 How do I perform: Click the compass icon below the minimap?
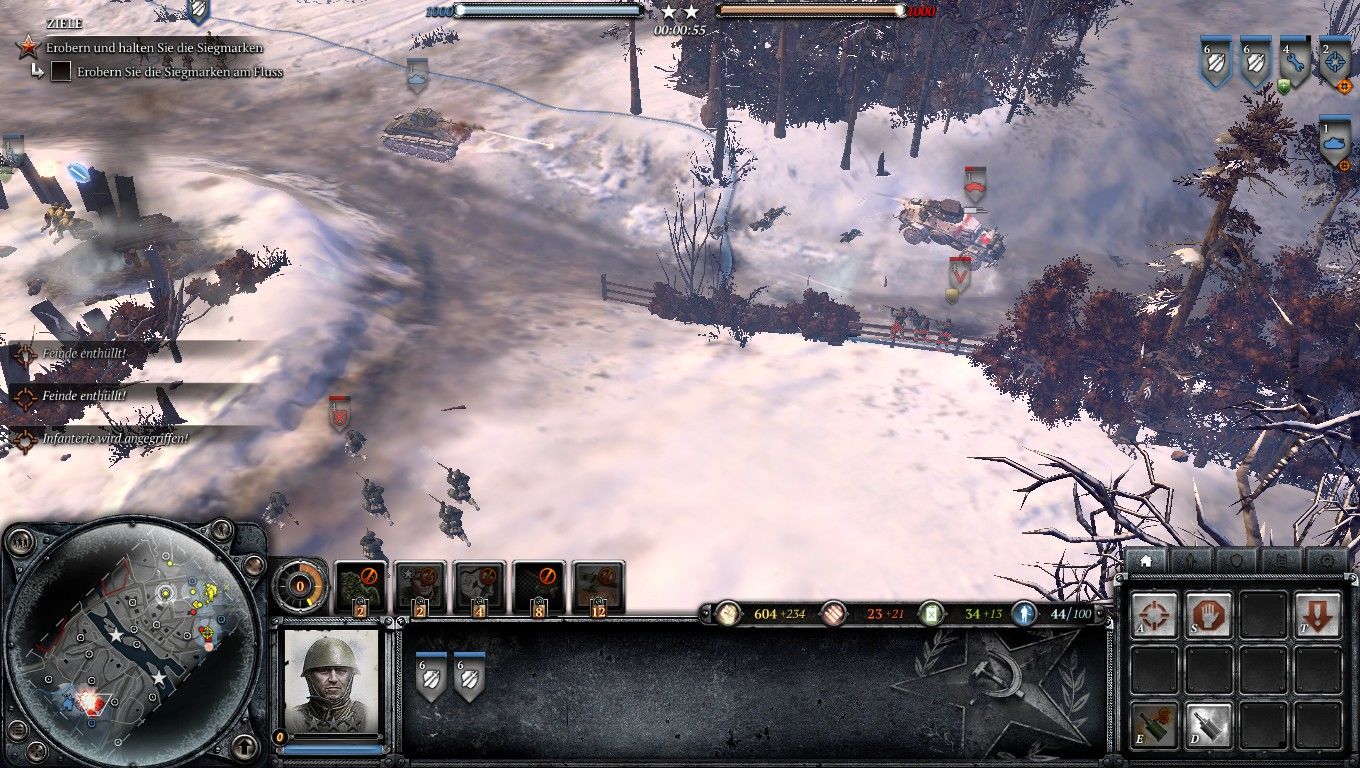[x=245, y=747]
